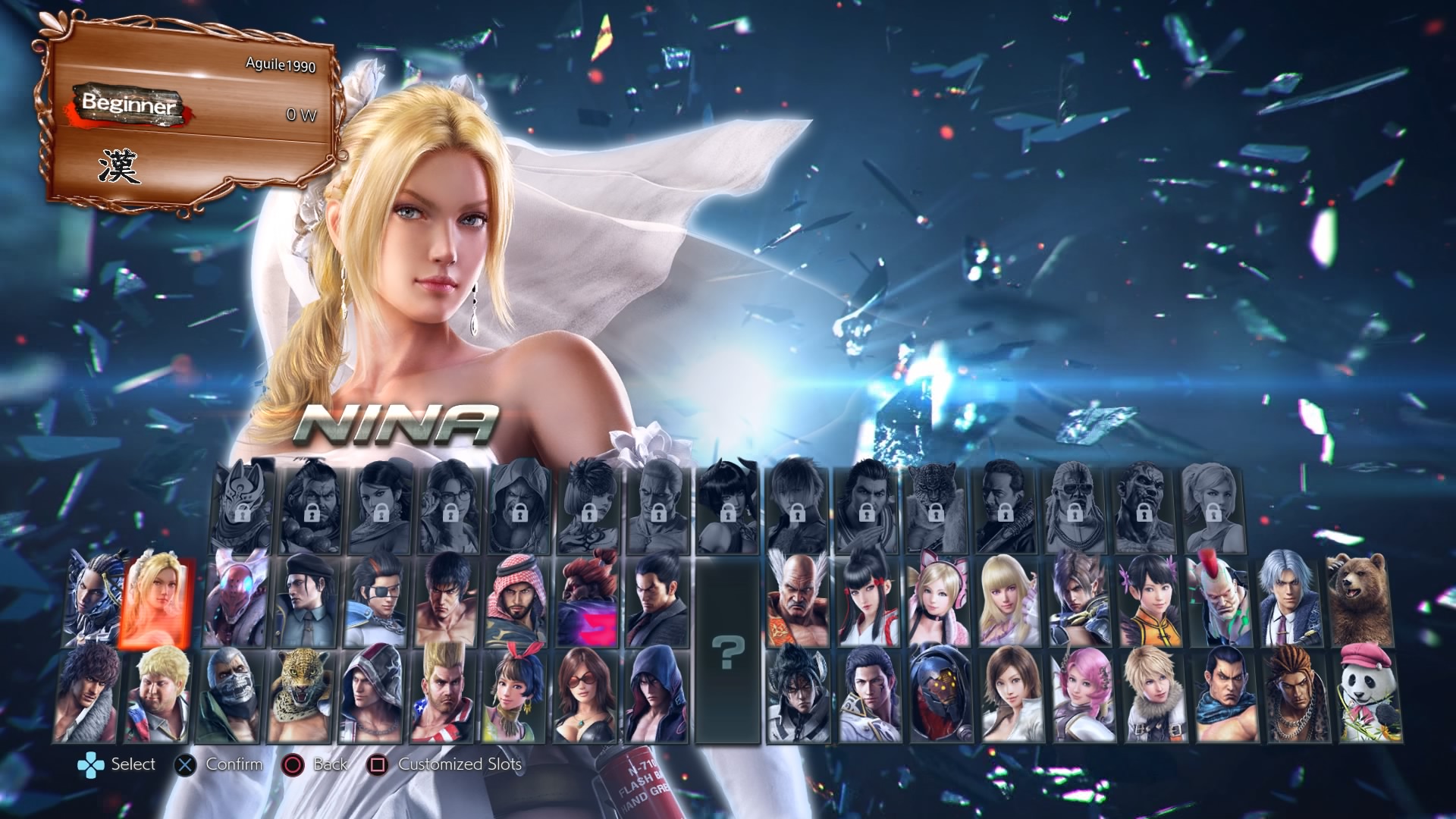Choose Josie with the red hair bow
The image size is (1456, 819).
click(513, 695)
